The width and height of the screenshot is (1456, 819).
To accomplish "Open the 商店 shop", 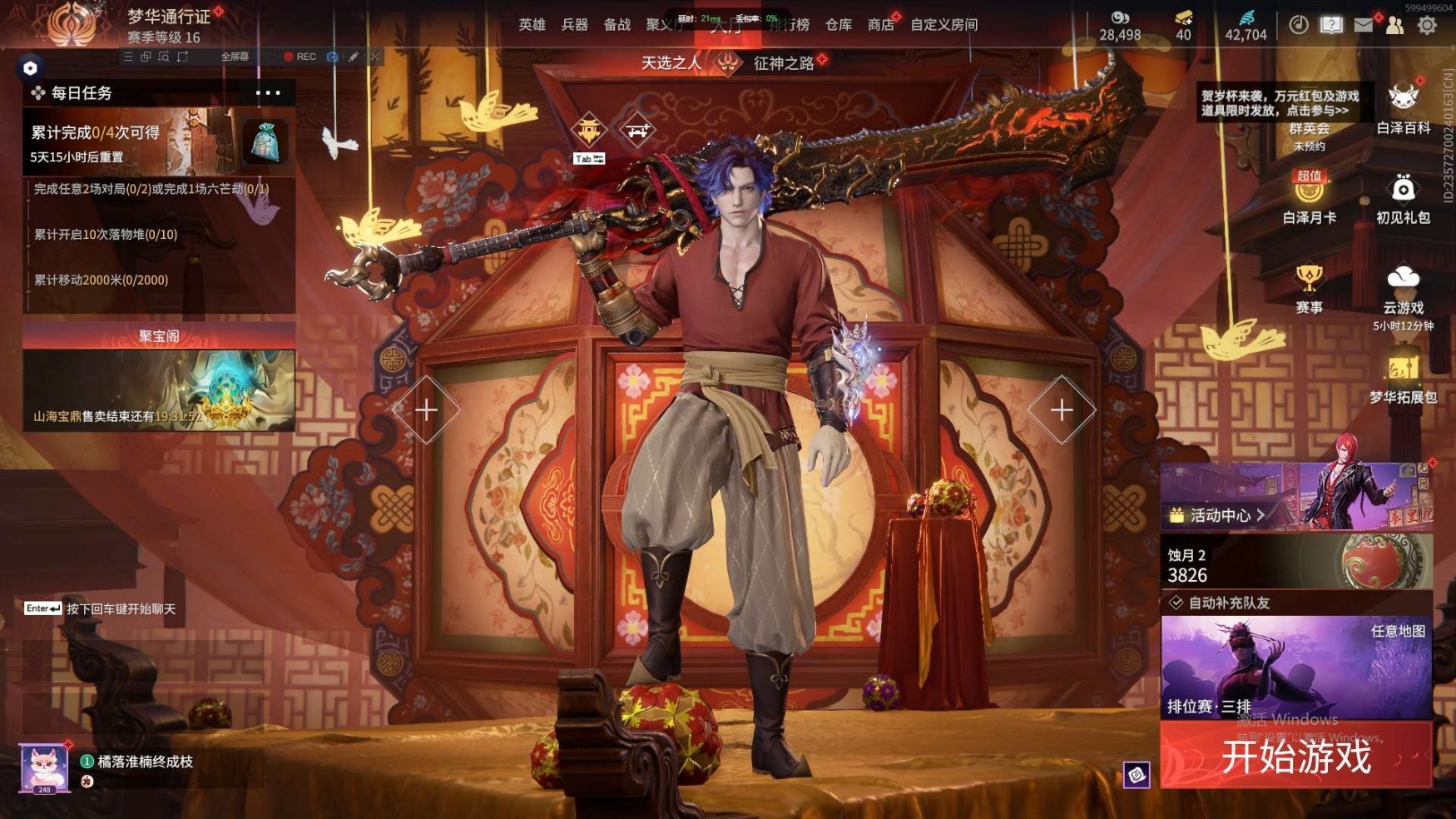I will [880, 25].
